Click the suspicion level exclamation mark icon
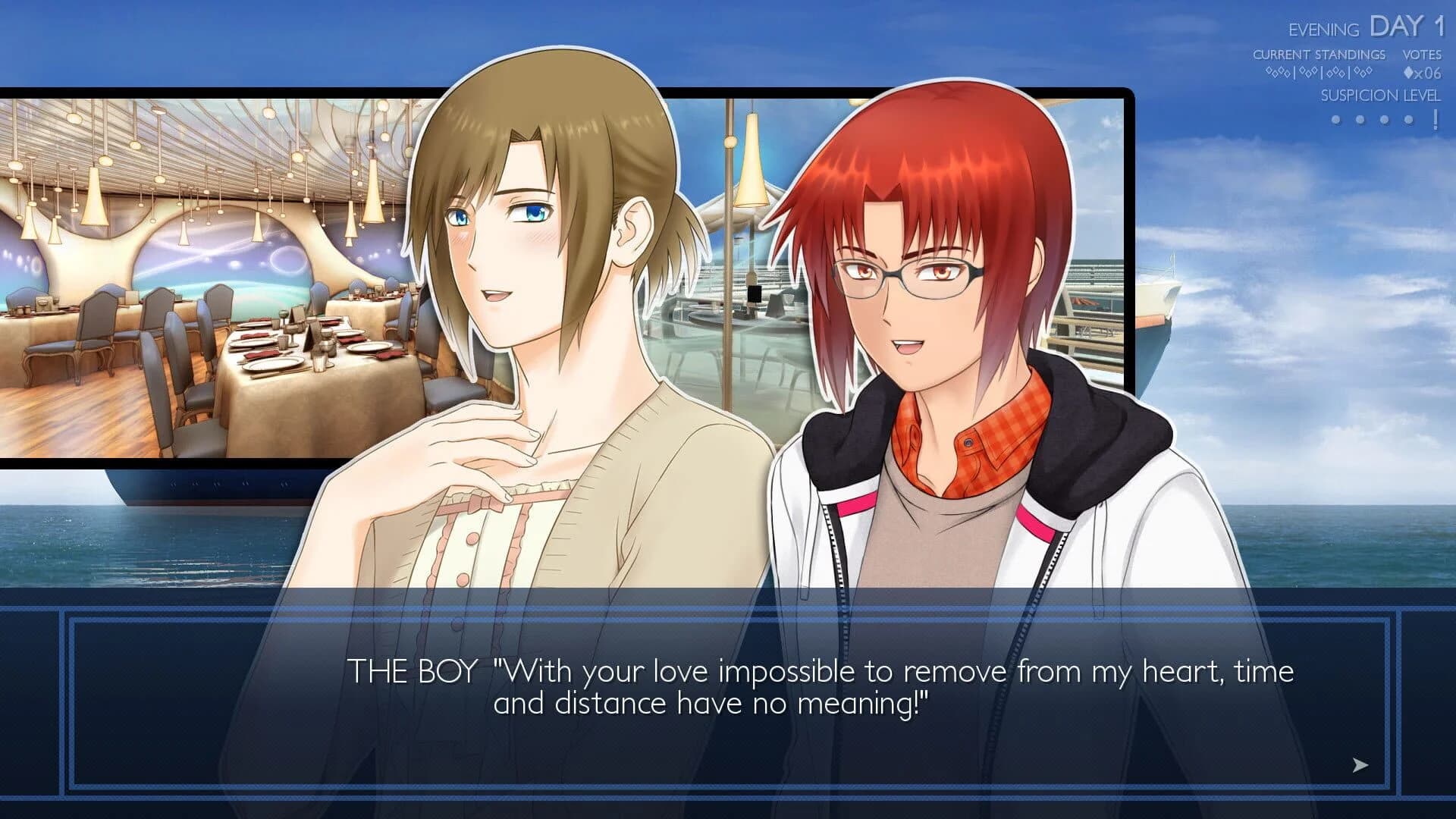 tap(1436, 119)
